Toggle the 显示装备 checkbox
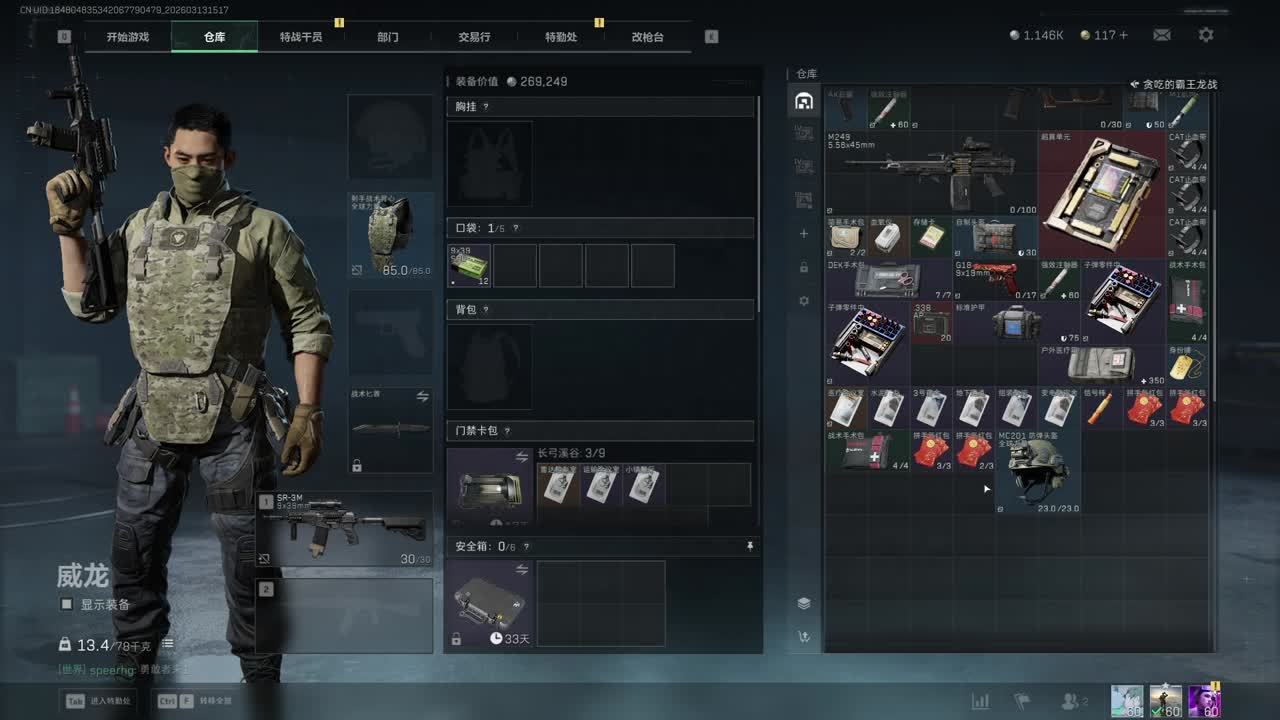 coord(67,604)
